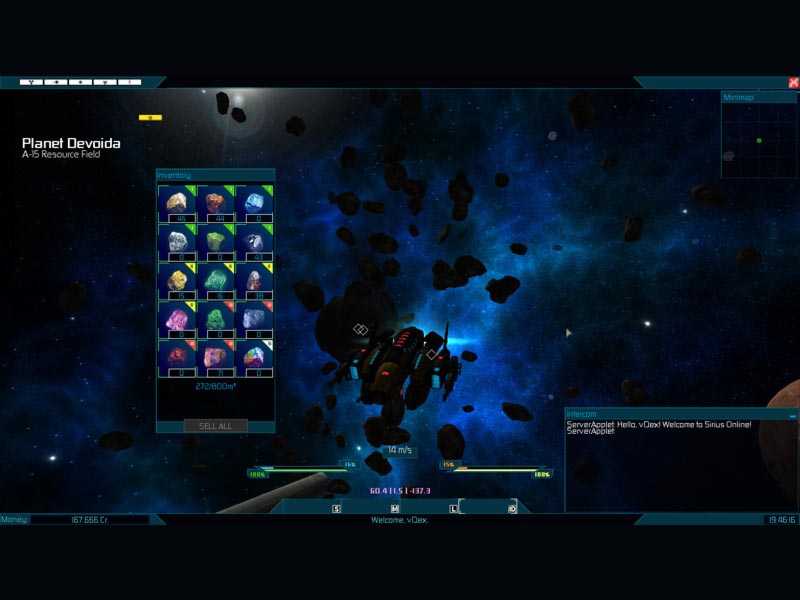The width and height of the screenshot is (800, 600).
Task: Select the bright blue crystal ore slot
Action: point(253,204)
